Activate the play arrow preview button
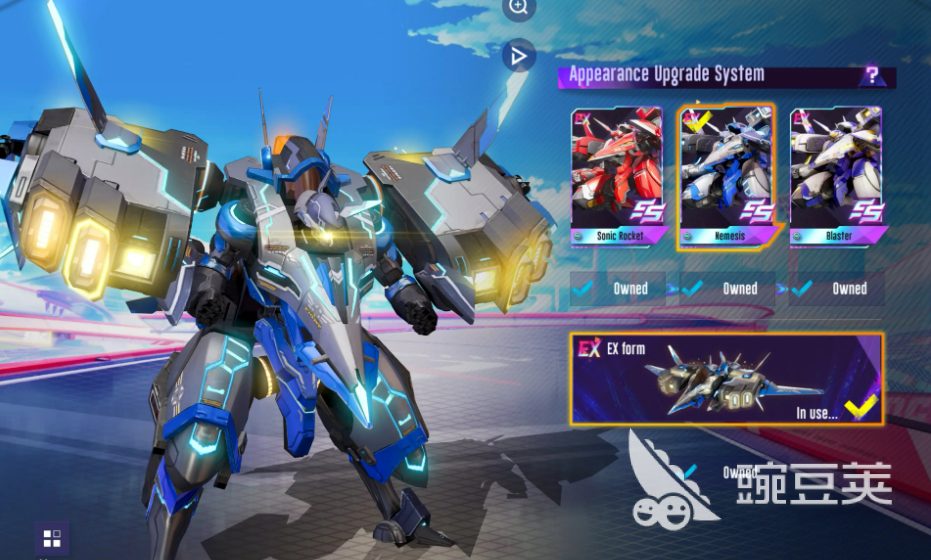Image resolution: width=931 pixels, height=560 pixels. (x=518, y=57)
